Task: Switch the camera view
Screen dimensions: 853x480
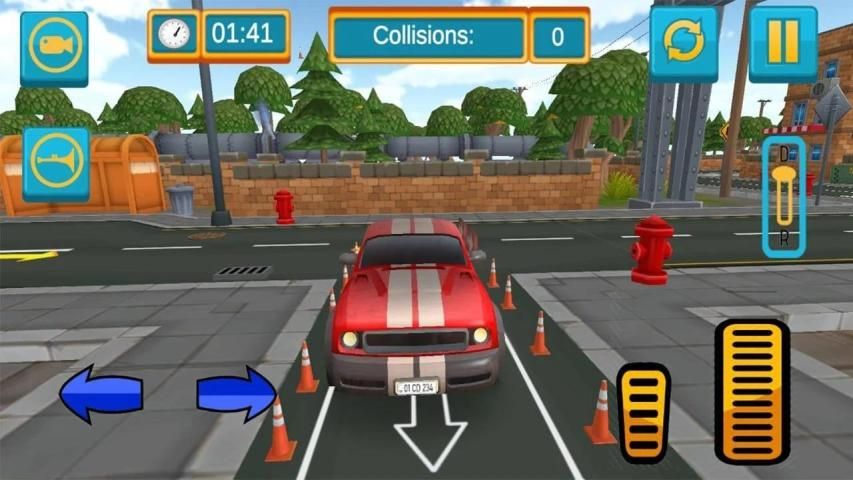Action: click(x=54, y=47)
